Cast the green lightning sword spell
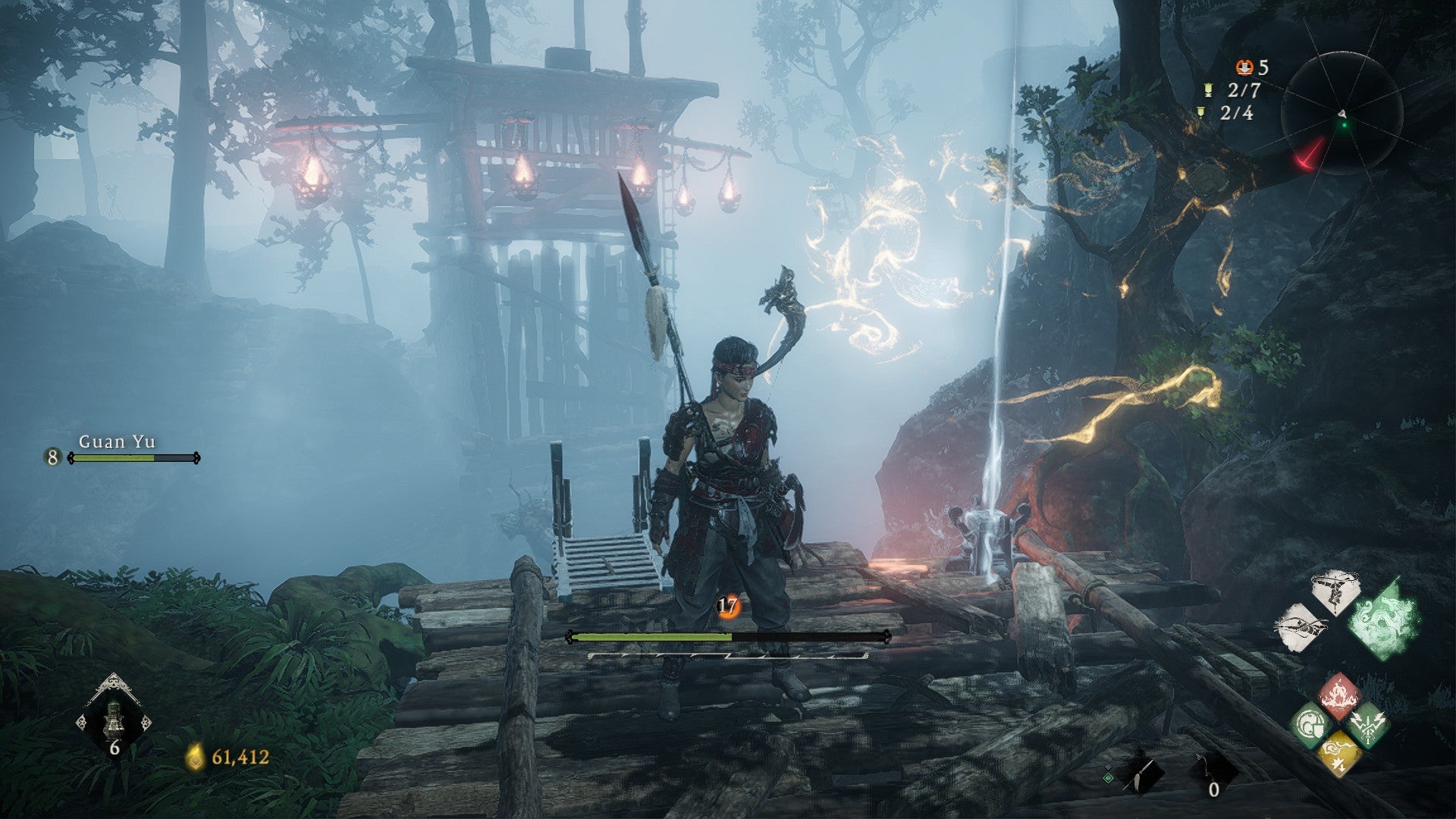 [1369, 723]
